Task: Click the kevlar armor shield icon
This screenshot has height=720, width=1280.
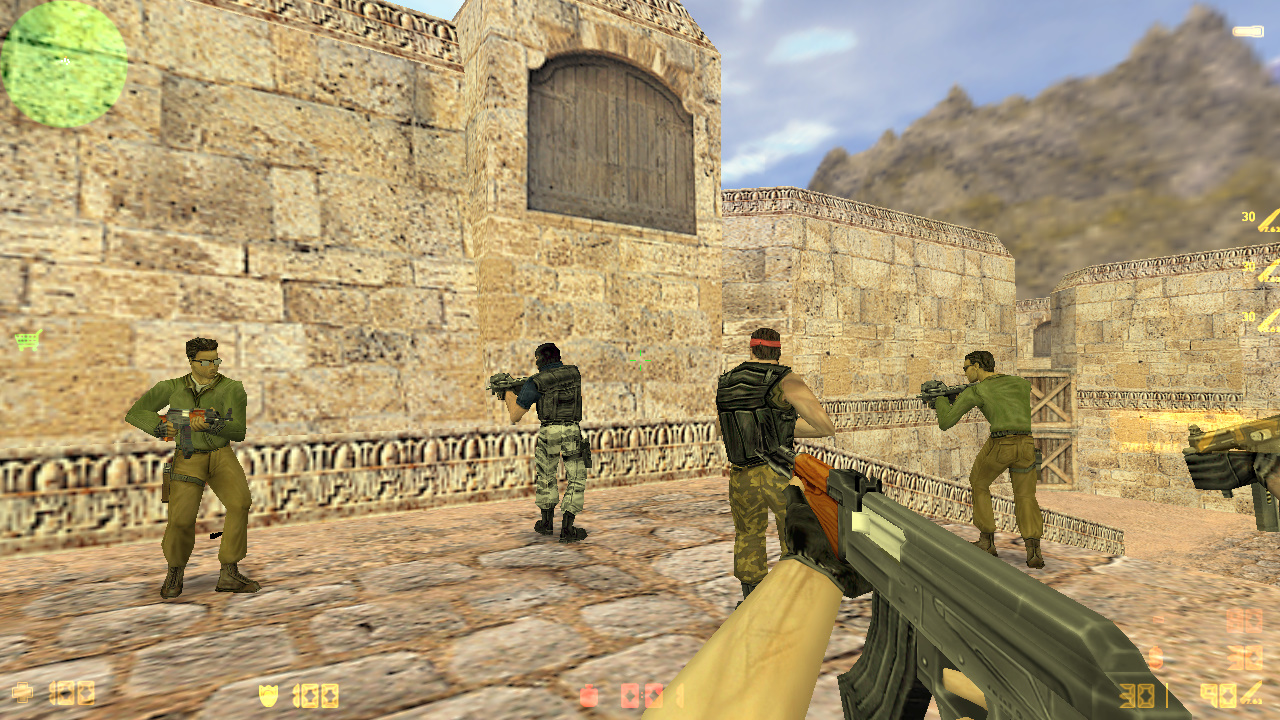Action: pos(268,695)
